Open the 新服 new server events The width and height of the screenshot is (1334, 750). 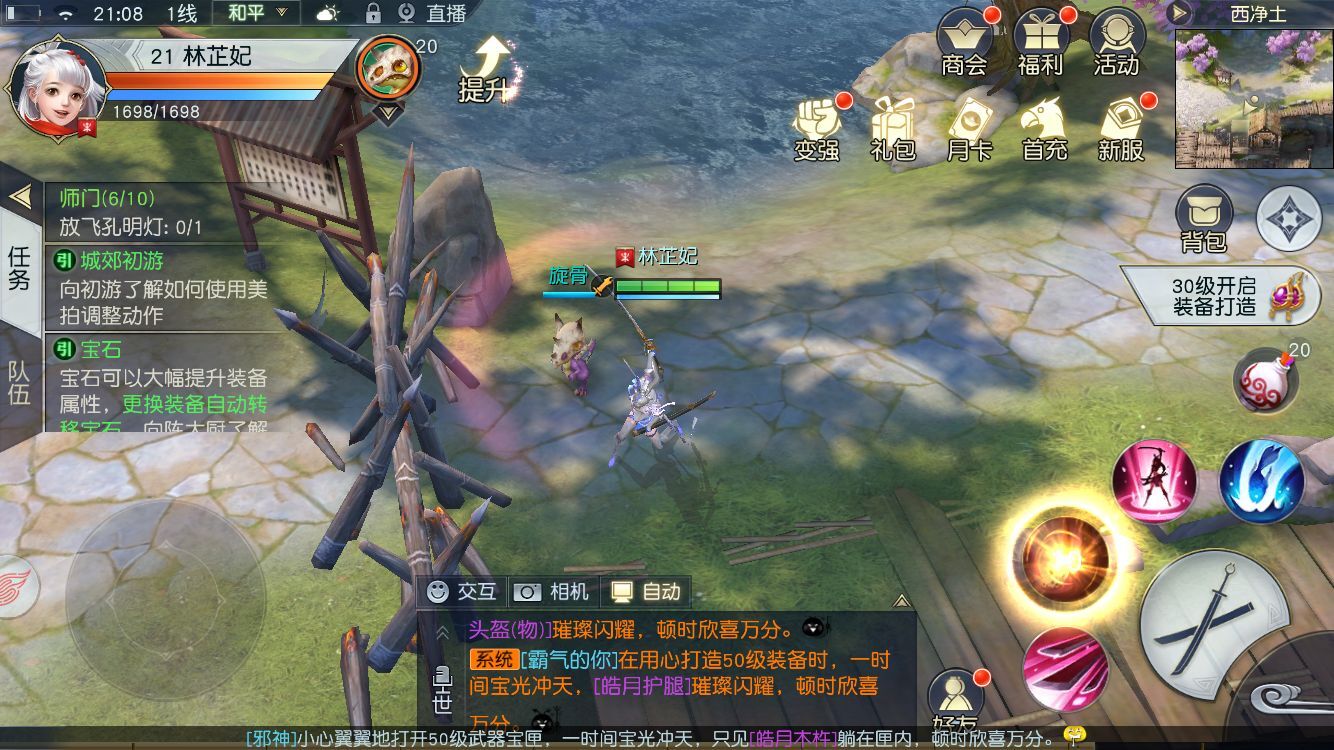click(x=1121, y=128)
